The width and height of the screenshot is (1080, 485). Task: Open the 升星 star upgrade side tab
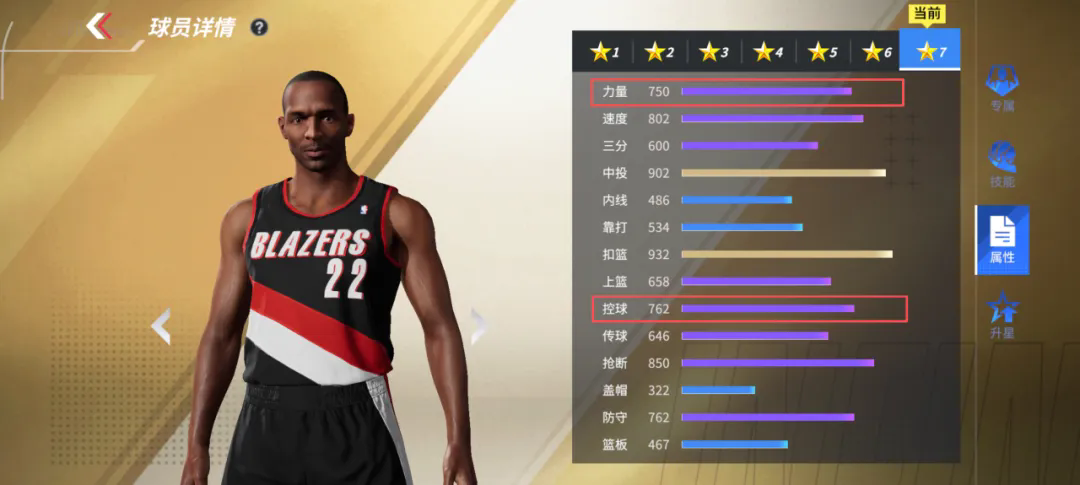pyautogui.click(x=1002, y=315)
